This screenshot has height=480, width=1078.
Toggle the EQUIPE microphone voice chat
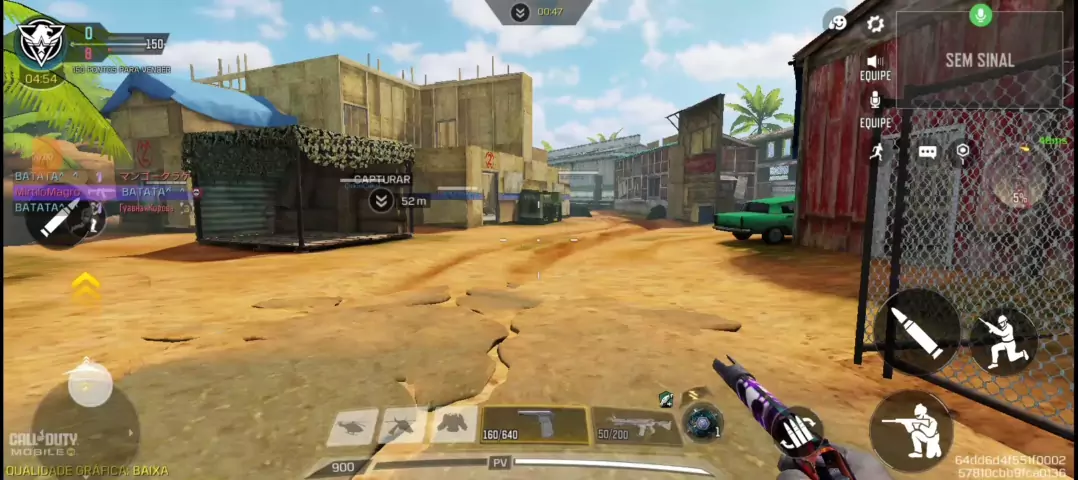click(875, 101)
